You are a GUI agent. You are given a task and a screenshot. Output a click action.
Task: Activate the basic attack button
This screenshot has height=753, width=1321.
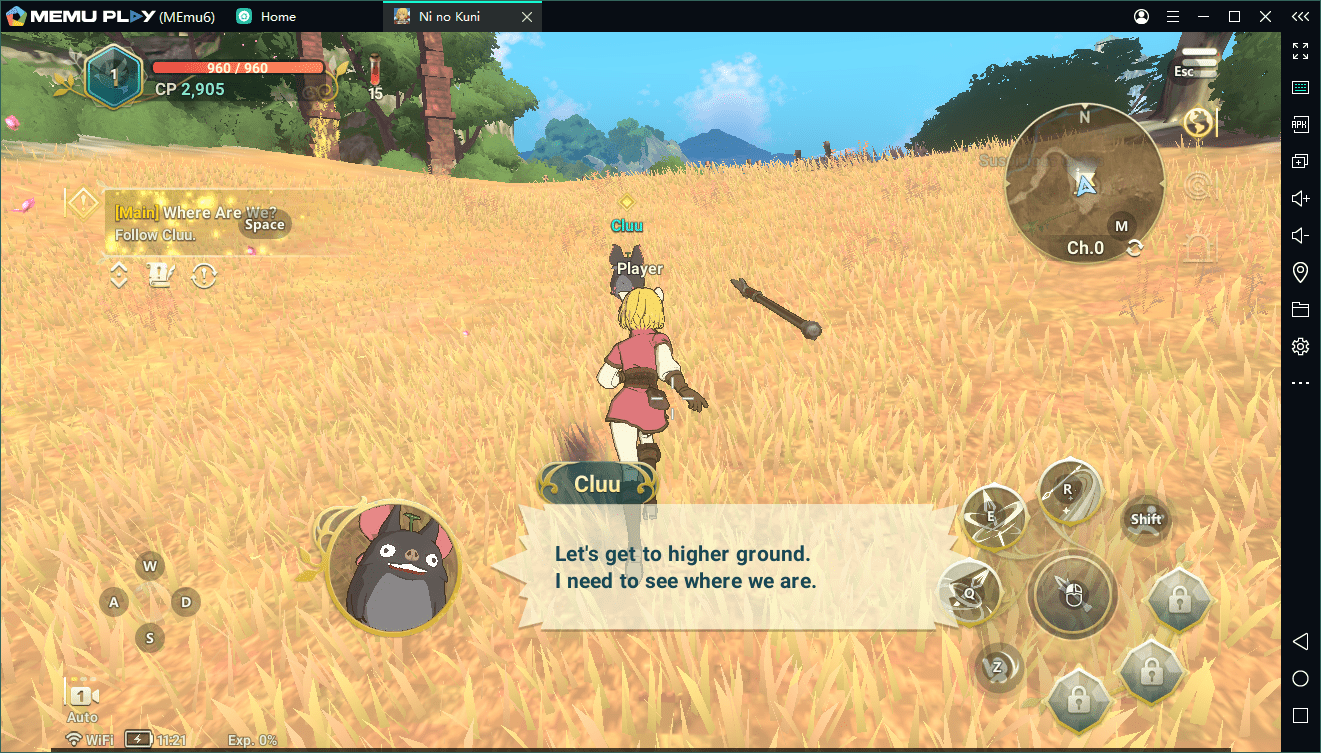pos(1073,595)
